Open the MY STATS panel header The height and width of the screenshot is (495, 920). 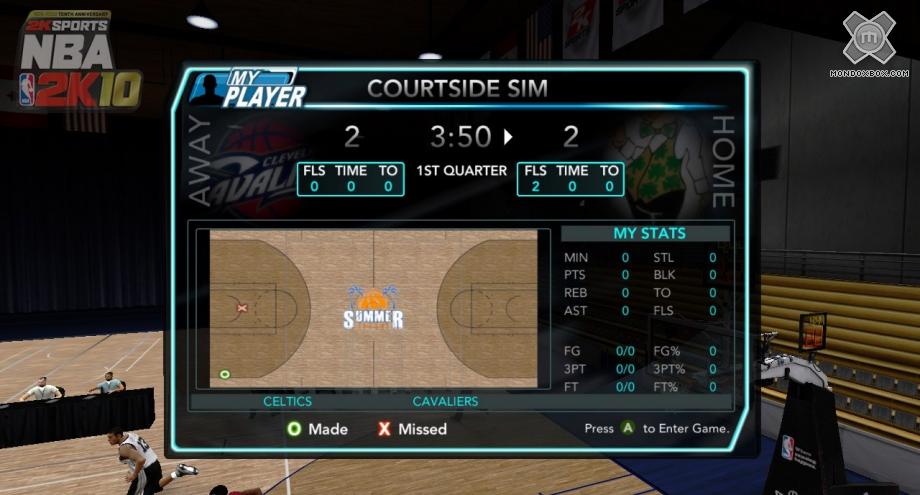click(x=648, y=234)
